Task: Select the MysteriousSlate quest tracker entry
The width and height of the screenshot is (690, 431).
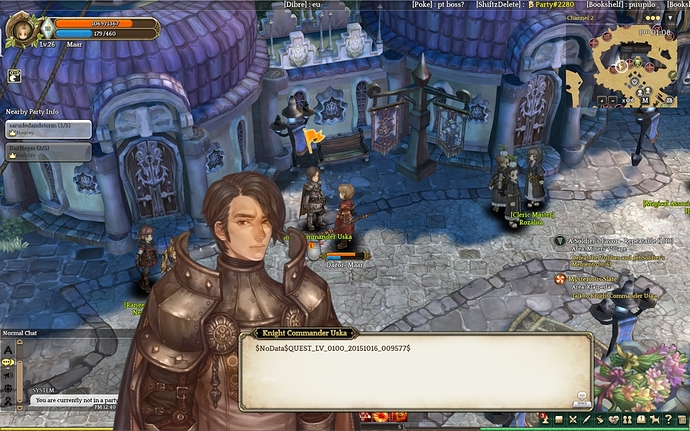Action: [610, 279]
